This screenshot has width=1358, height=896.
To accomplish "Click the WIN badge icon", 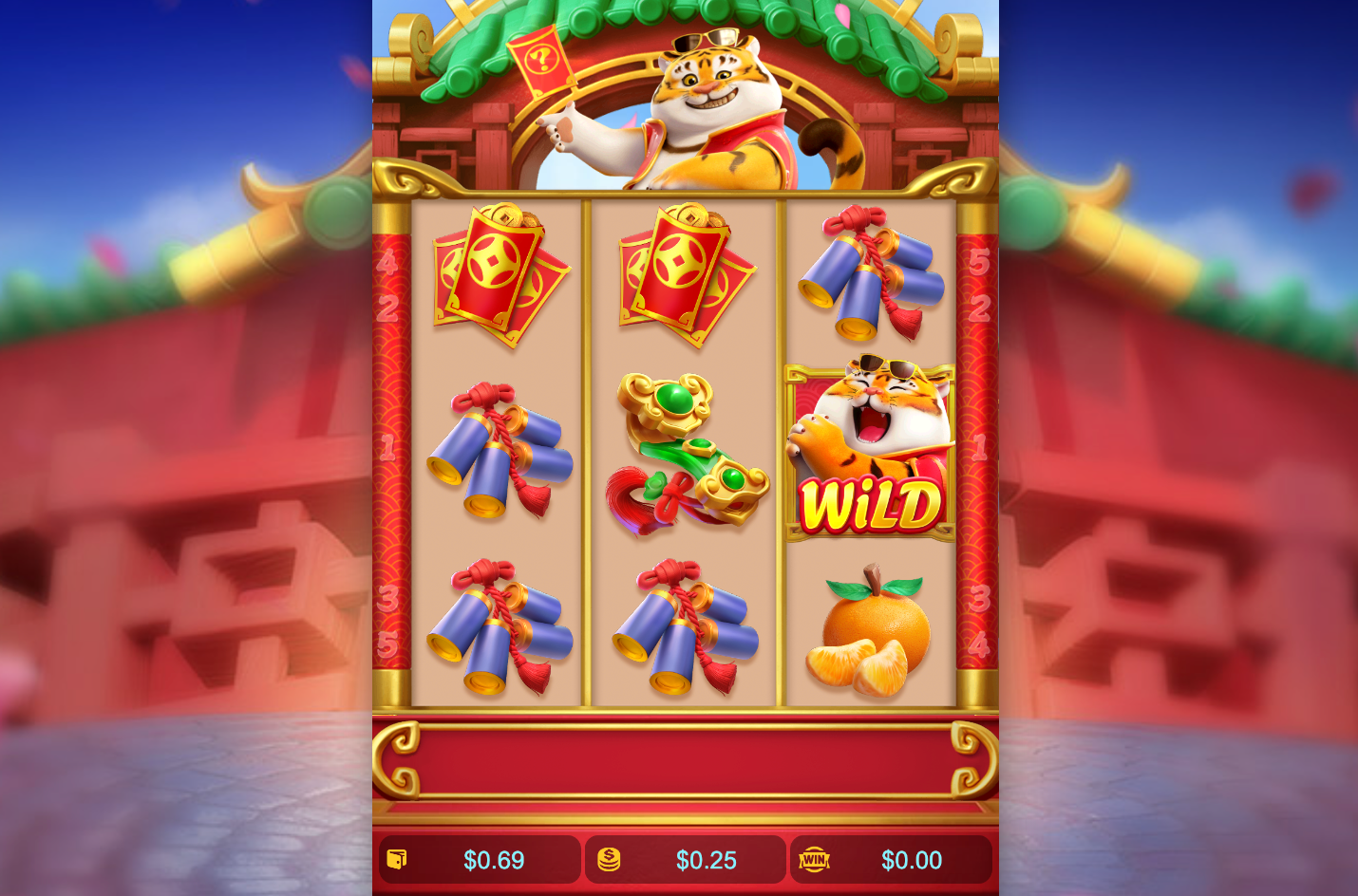I will click(815, 860).
